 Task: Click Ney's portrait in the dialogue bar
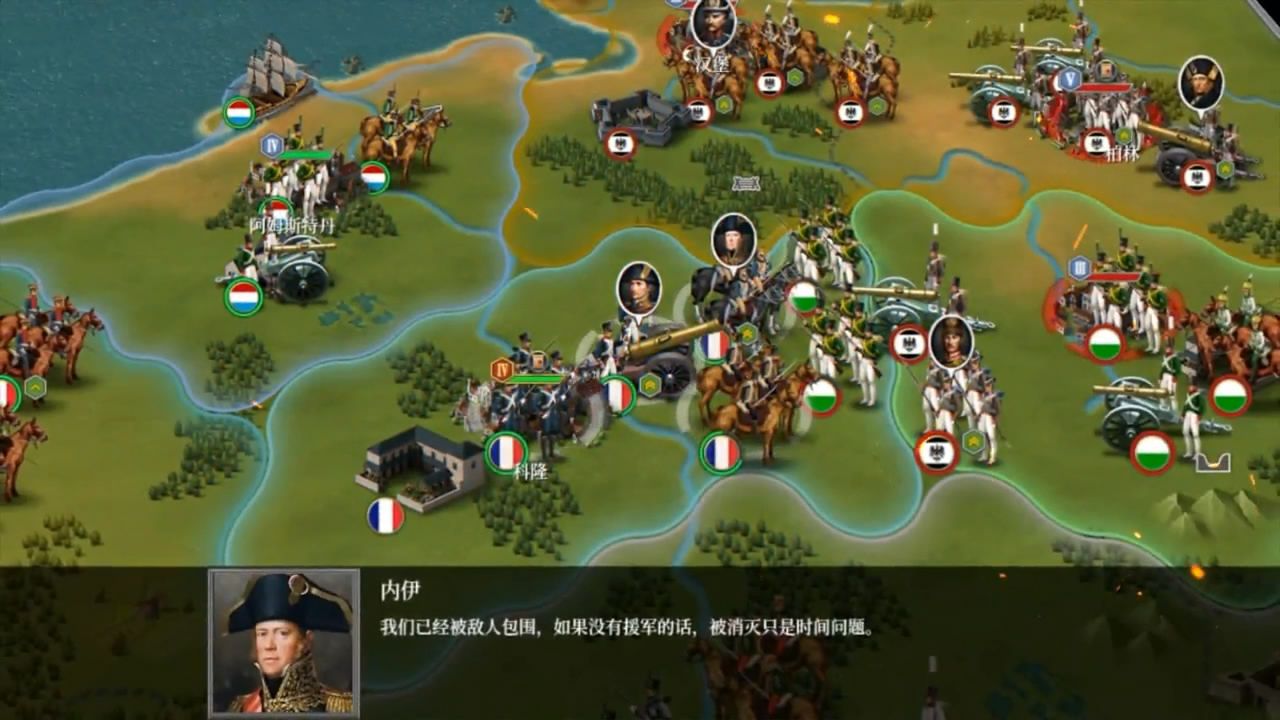click(283, 640)
